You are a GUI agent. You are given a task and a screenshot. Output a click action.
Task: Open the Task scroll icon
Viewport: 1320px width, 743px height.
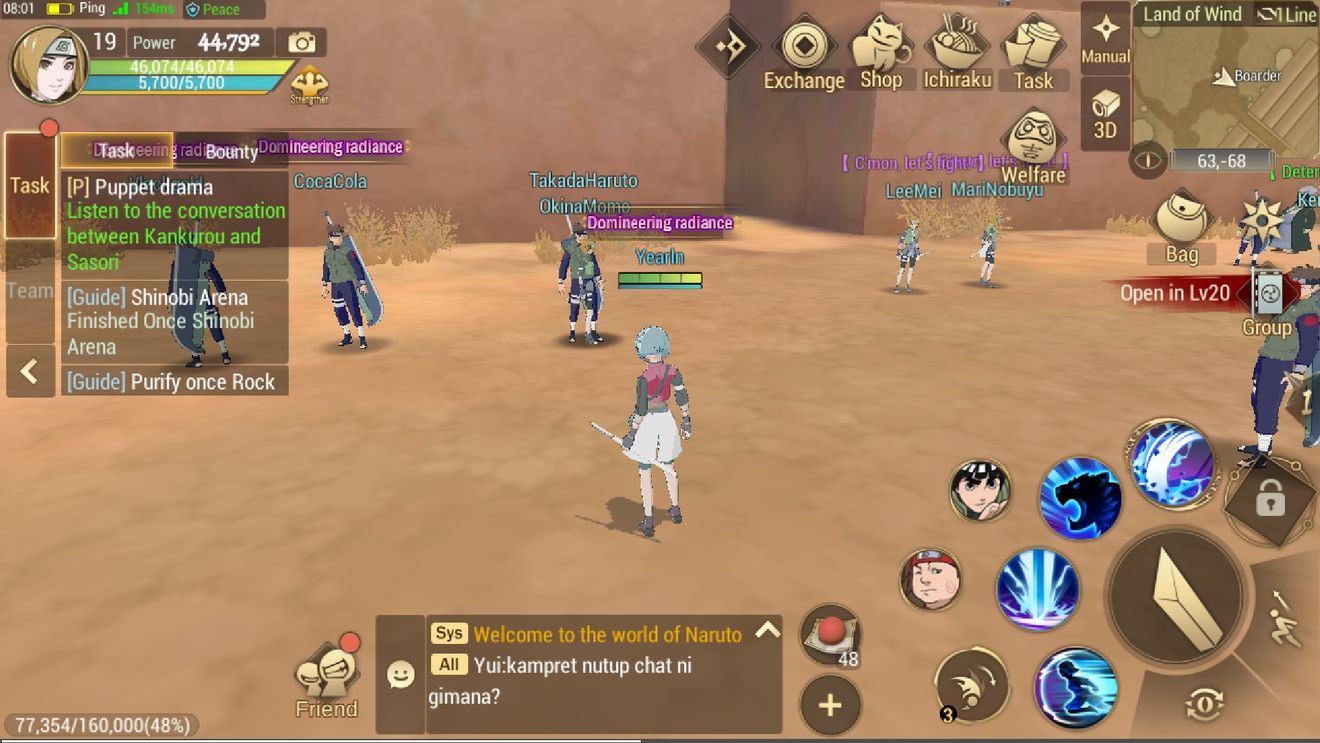point(1033,54)
